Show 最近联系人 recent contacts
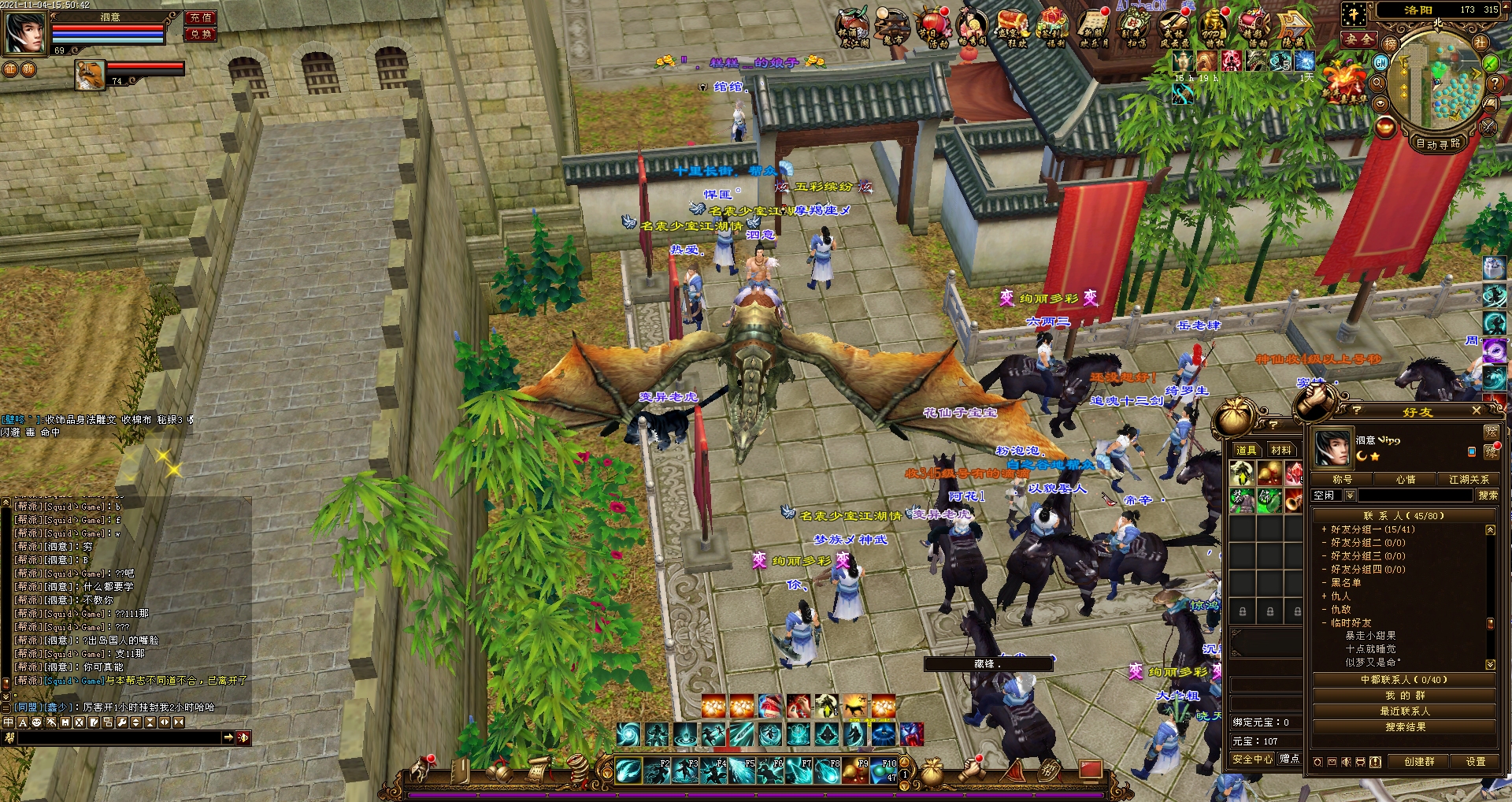 [1405, 711]
